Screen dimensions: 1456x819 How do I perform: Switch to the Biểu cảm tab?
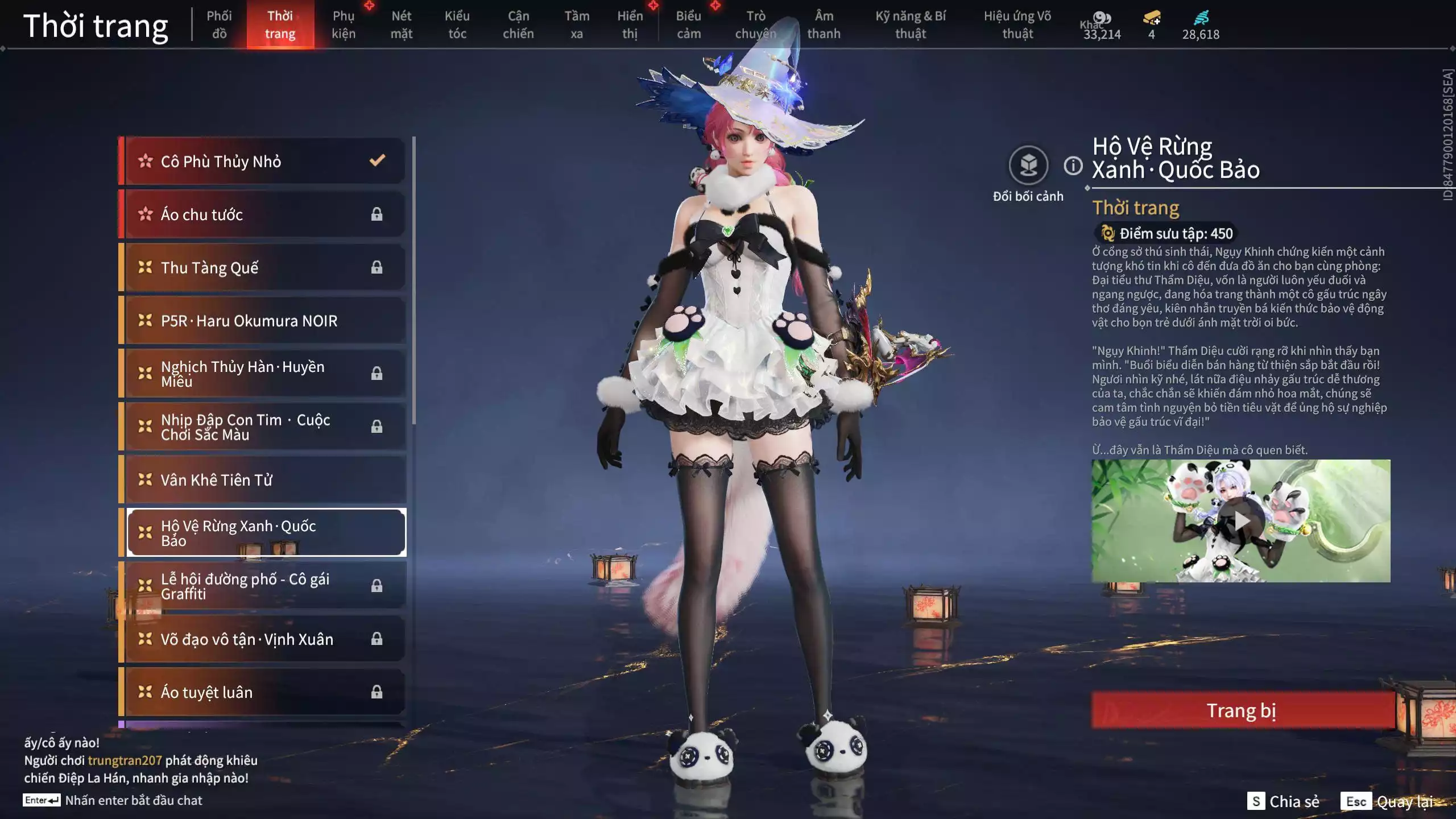click(x=688, y=24)
